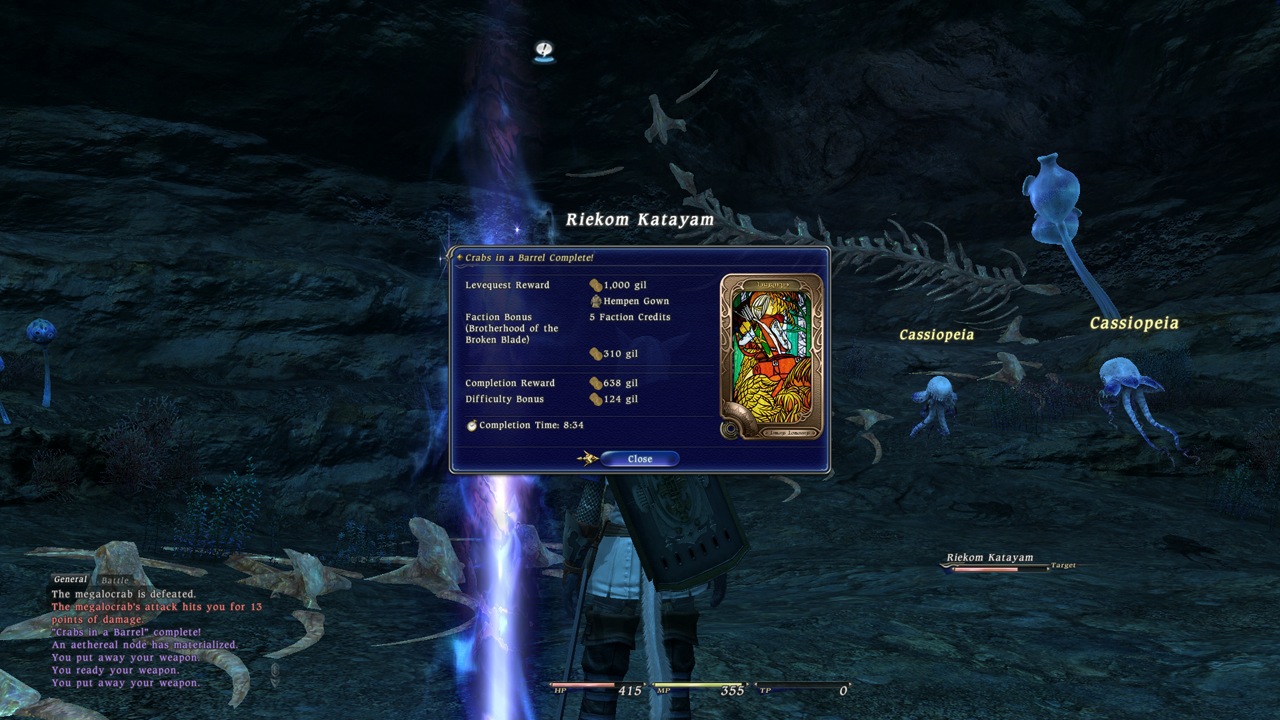This screenshot has width=1280, height=720.
Task: Click the sparkle emblem left of Close
Action: point(589,457)
